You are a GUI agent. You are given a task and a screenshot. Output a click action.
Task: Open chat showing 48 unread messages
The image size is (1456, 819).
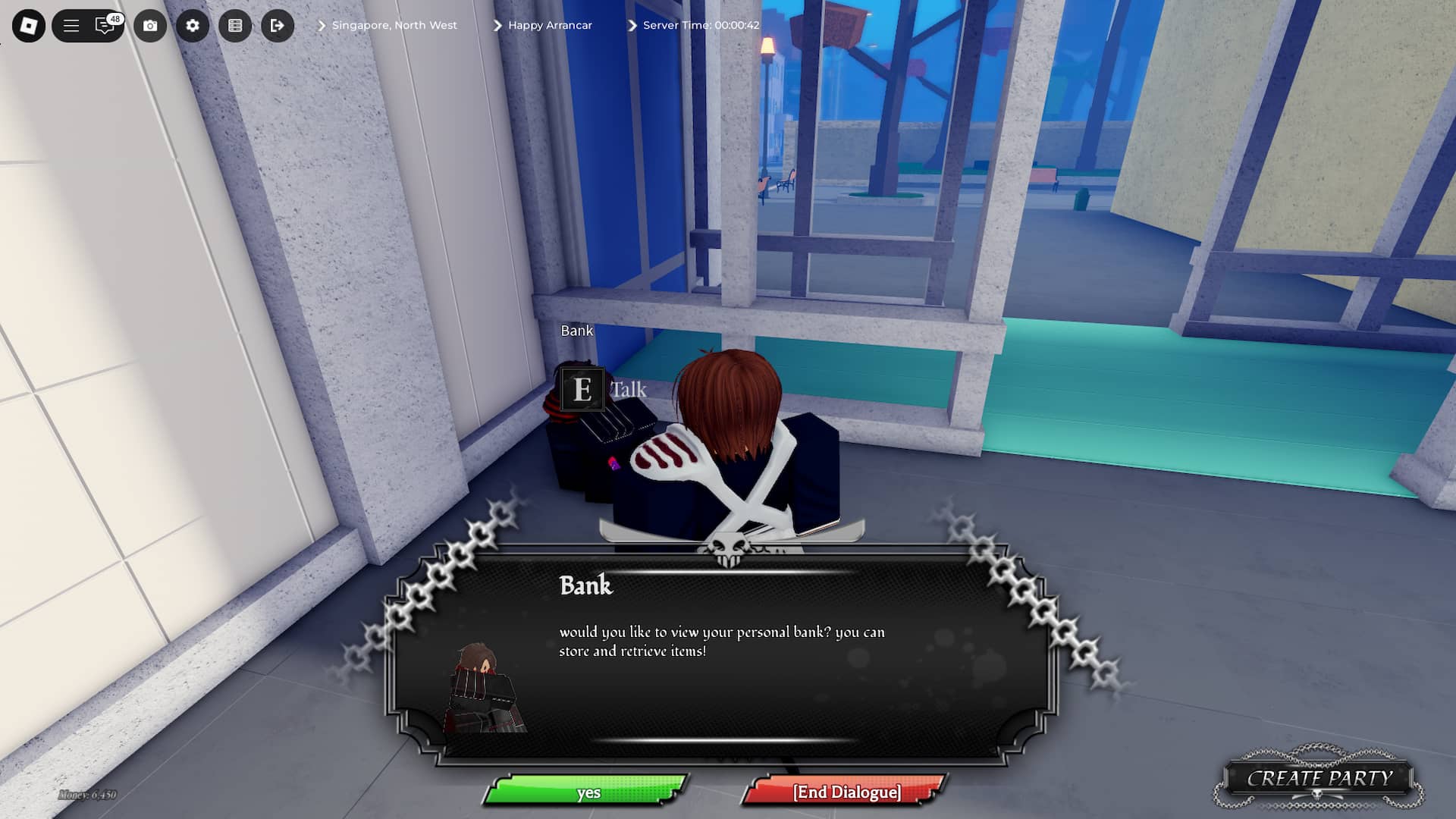tap(105, 25)
